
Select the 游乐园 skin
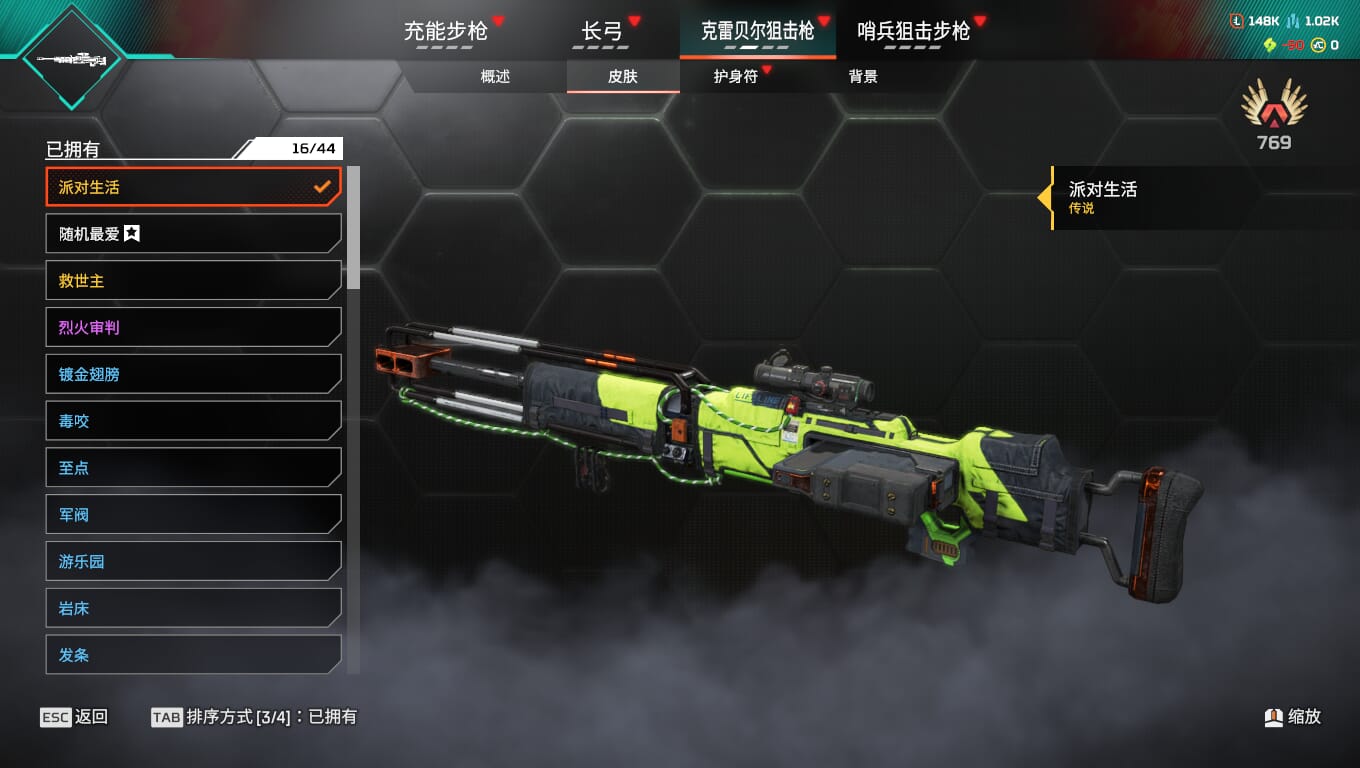tap(193, 562)
